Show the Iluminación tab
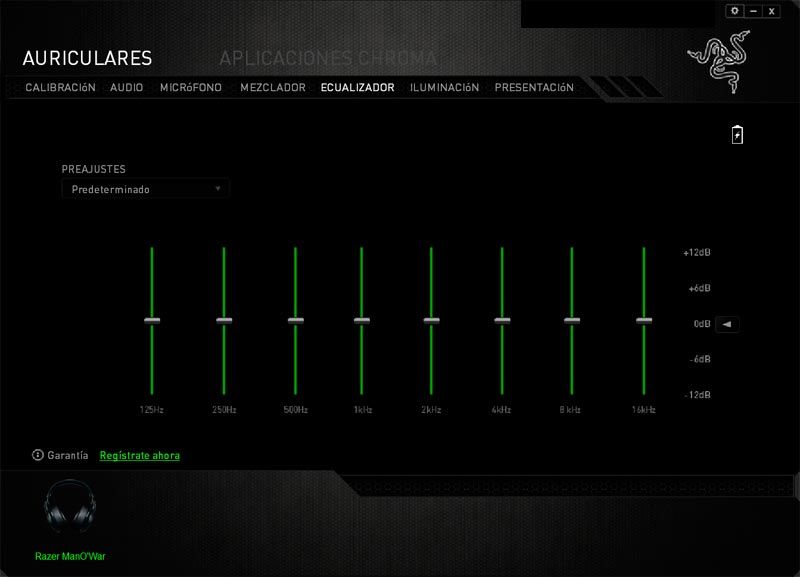This screenshot has width=800, height=577. tap(444, 87)
